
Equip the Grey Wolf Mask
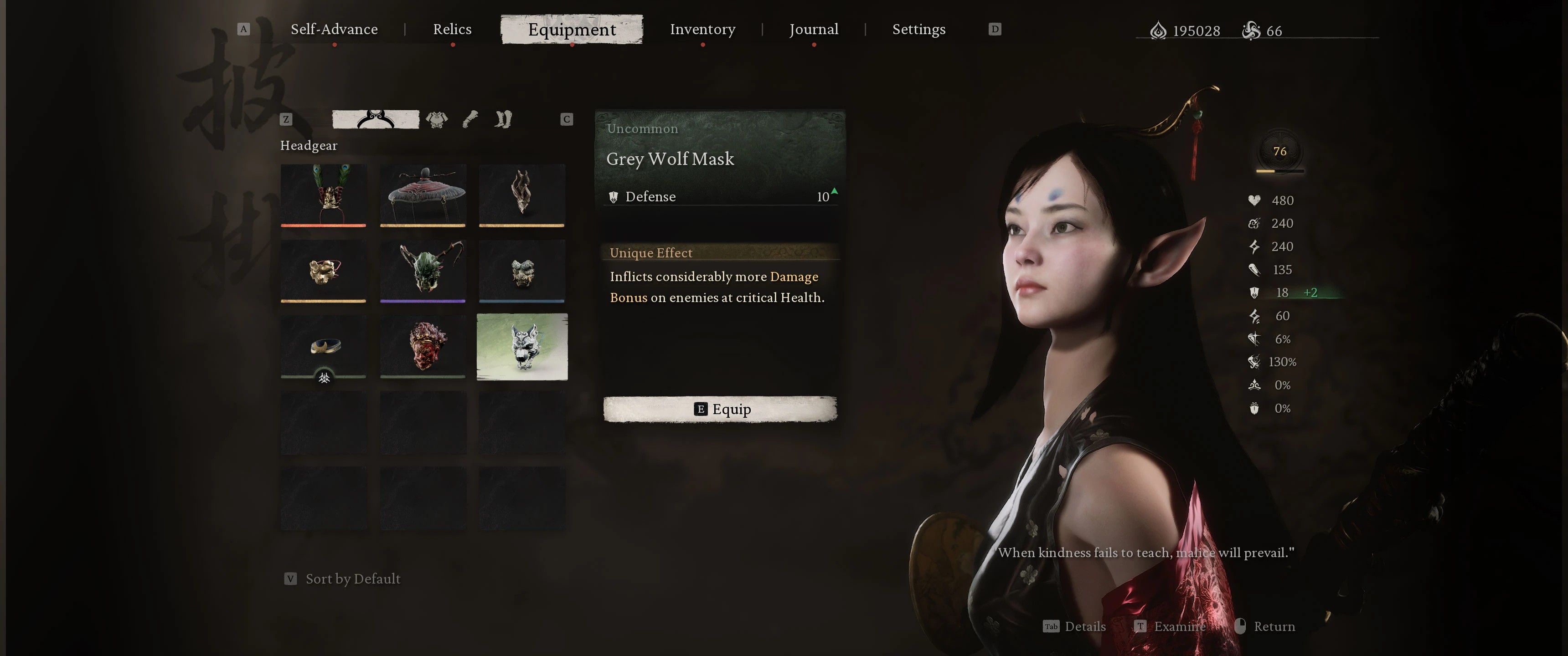pos(720,409)
